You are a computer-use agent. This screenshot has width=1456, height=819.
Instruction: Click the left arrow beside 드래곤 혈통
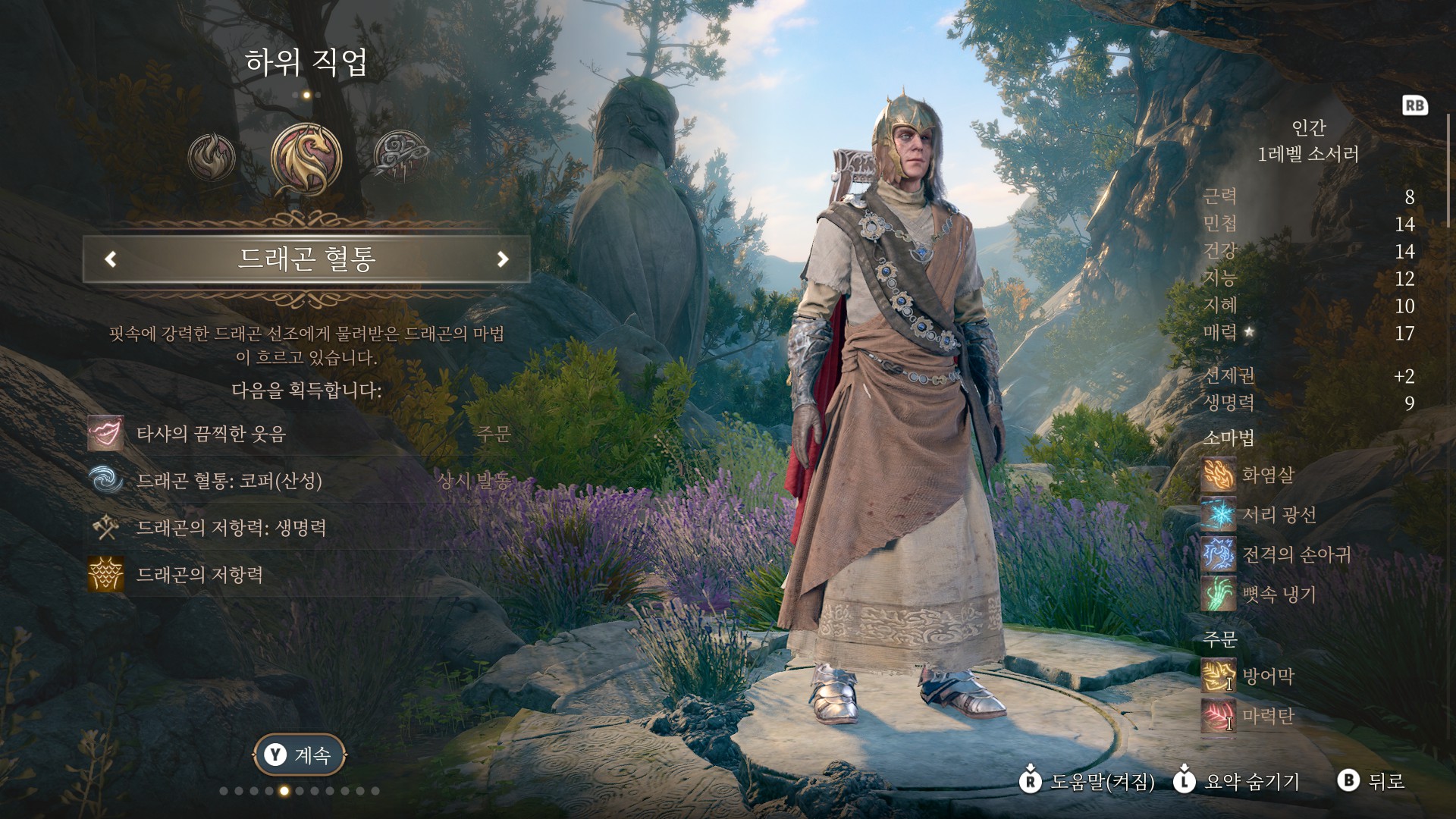pyautogui.click(x=111, y=259)
